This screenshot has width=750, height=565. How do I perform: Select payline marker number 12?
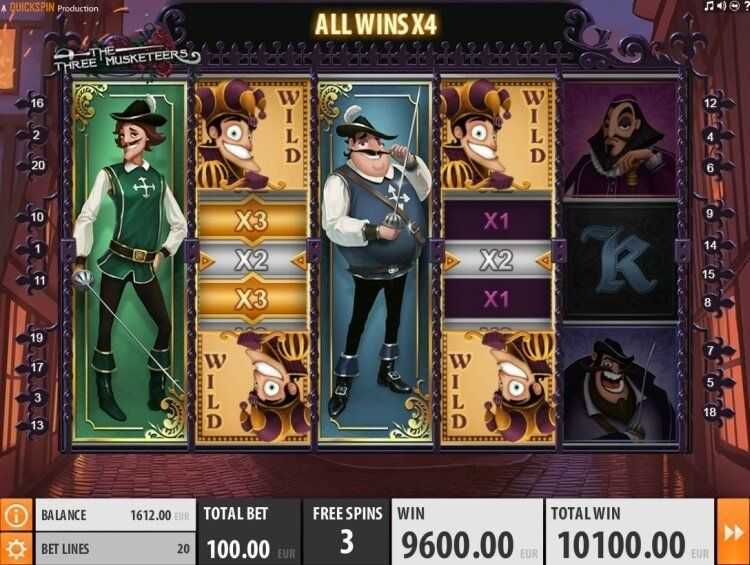(x=711, y=103)
